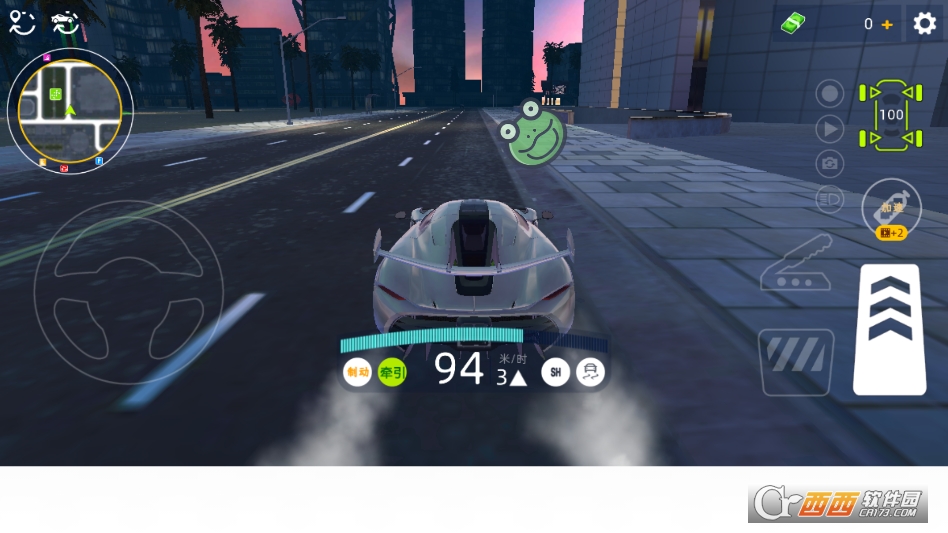Pull the handbrake lever icon
948x533 pixels.
pos(797,263)
